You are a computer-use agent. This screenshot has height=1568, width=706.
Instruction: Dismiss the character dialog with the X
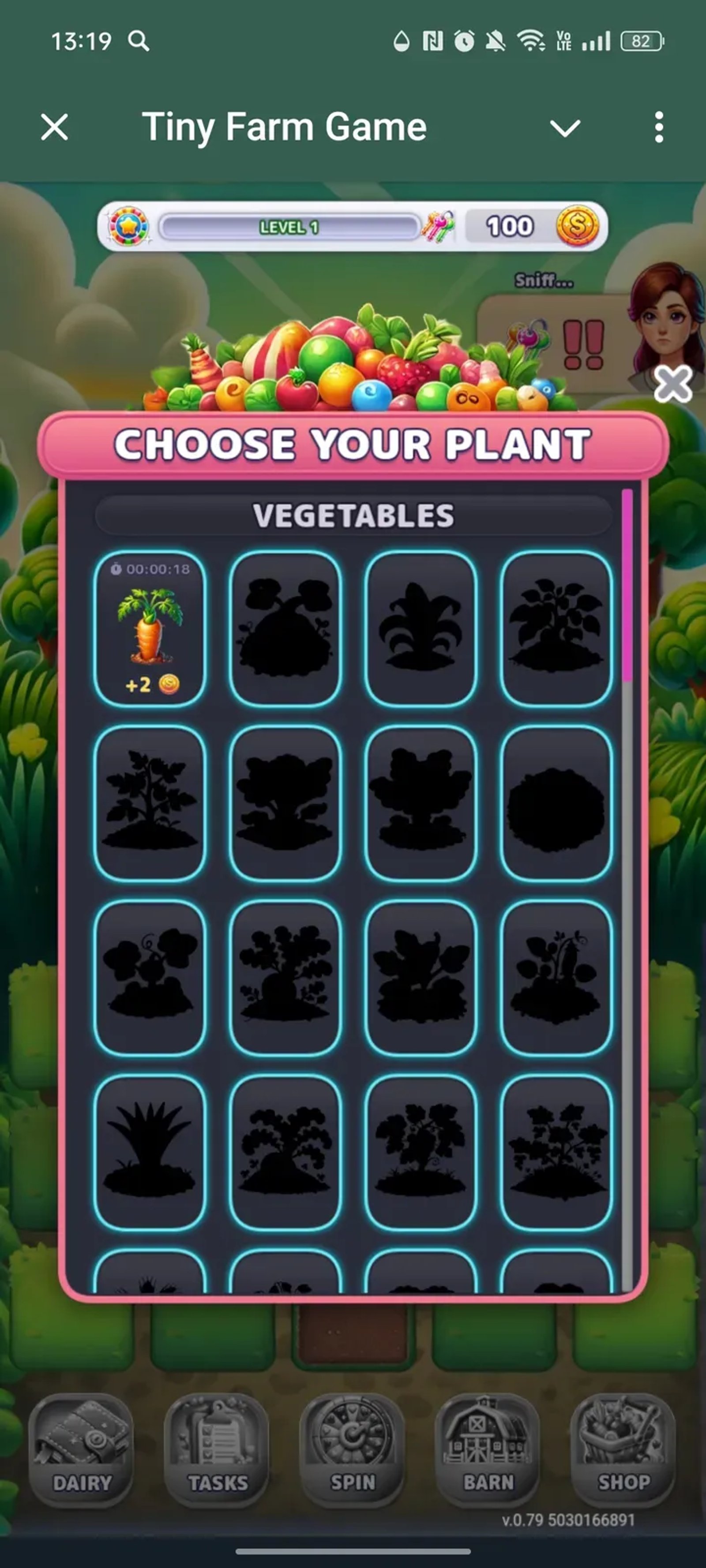click(672, 385)
